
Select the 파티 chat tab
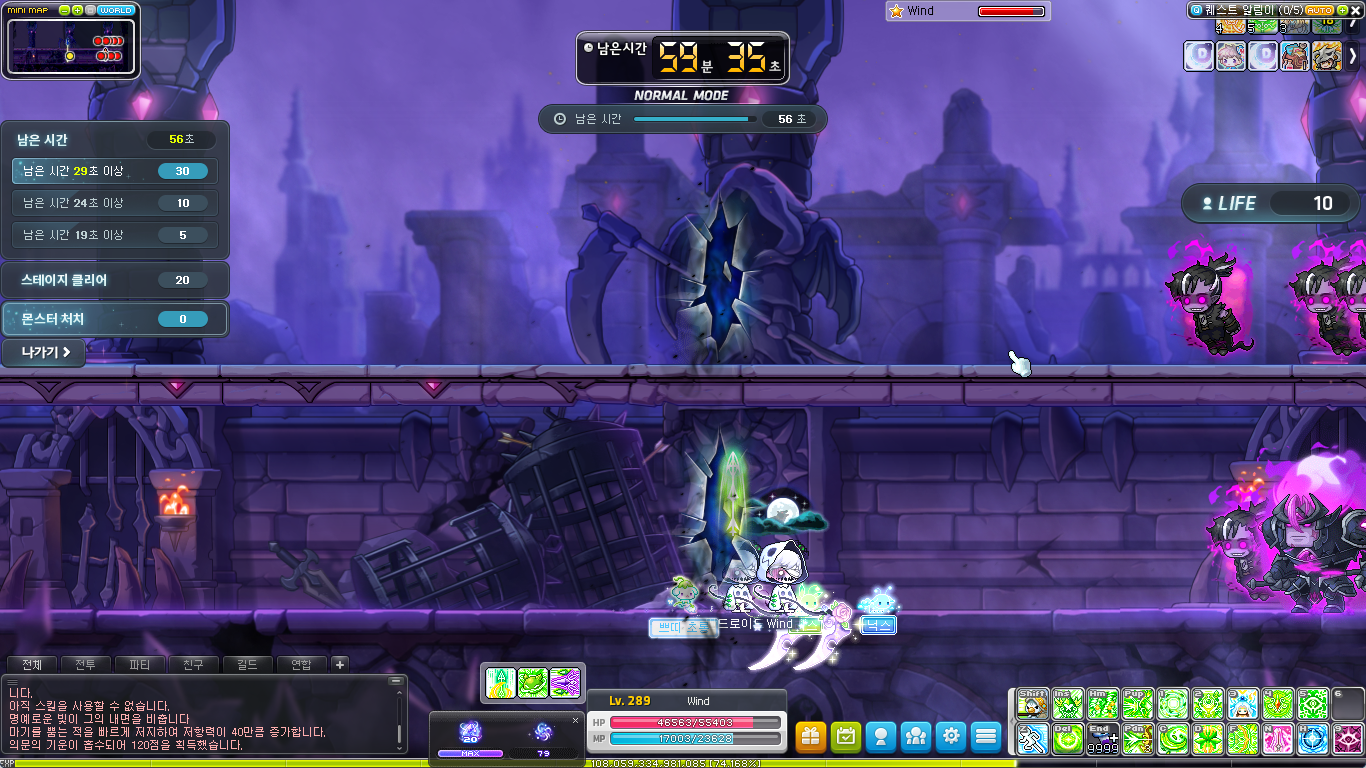[x=140, y=664]
